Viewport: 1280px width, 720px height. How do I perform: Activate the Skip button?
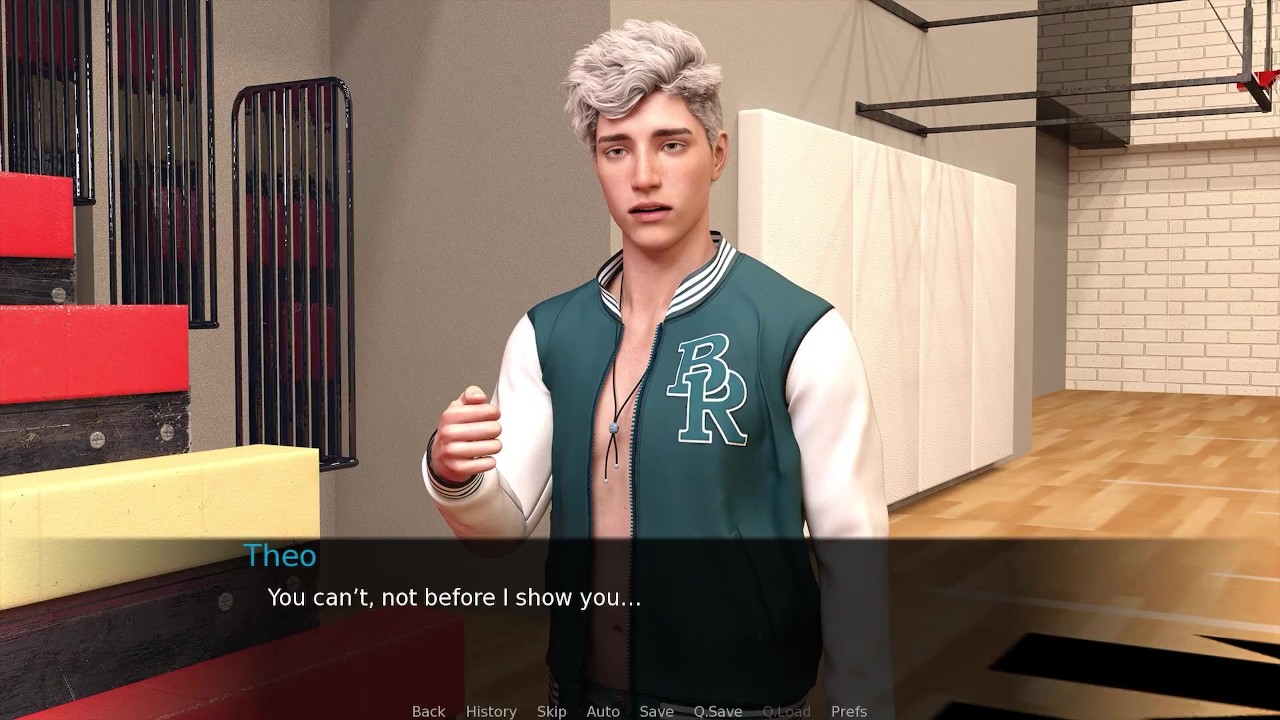click(551, 711)
